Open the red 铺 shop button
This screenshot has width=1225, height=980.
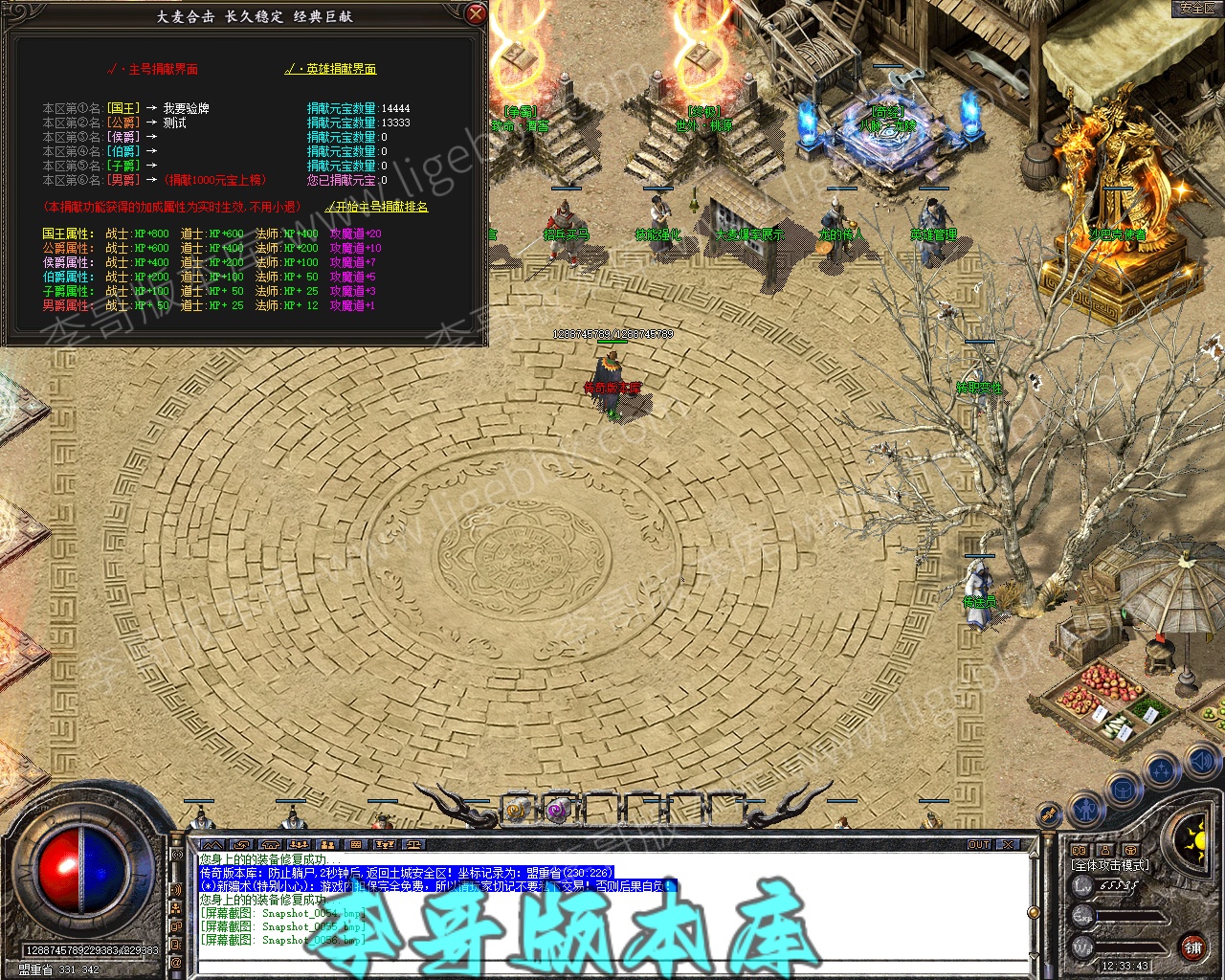coord(1192,947)
